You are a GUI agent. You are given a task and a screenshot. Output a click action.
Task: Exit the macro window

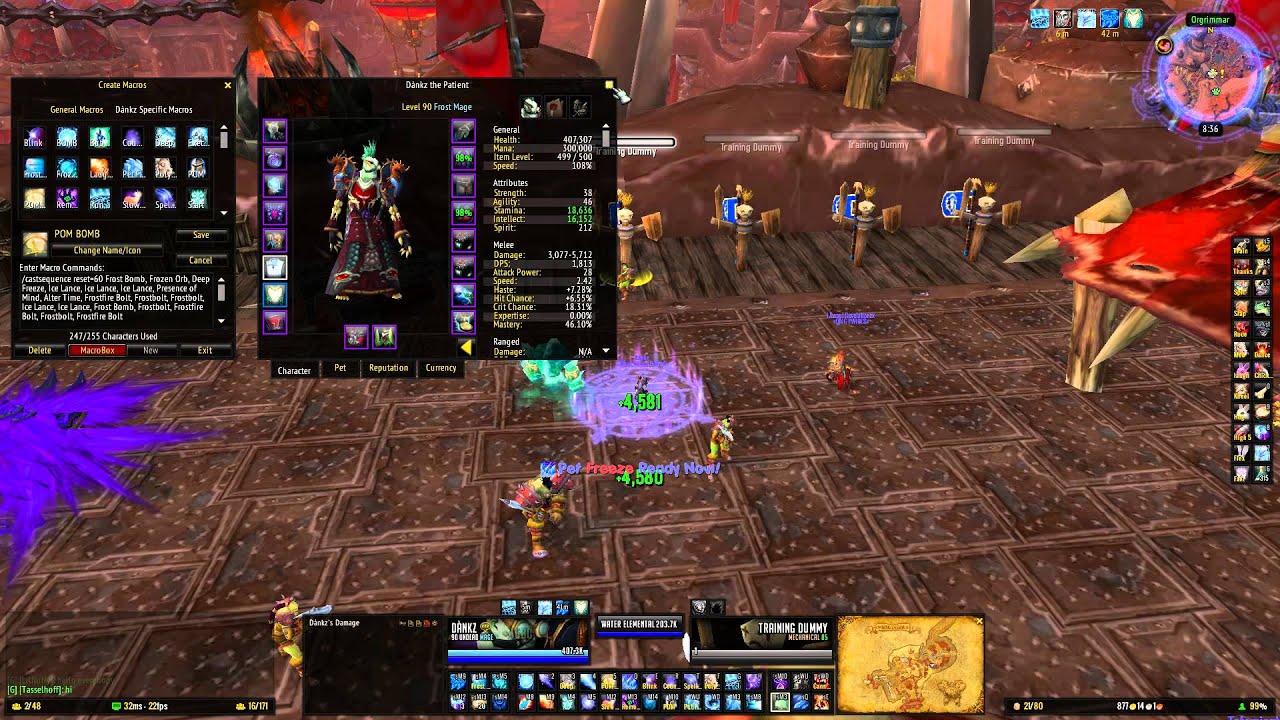click(x=205, y=351)
